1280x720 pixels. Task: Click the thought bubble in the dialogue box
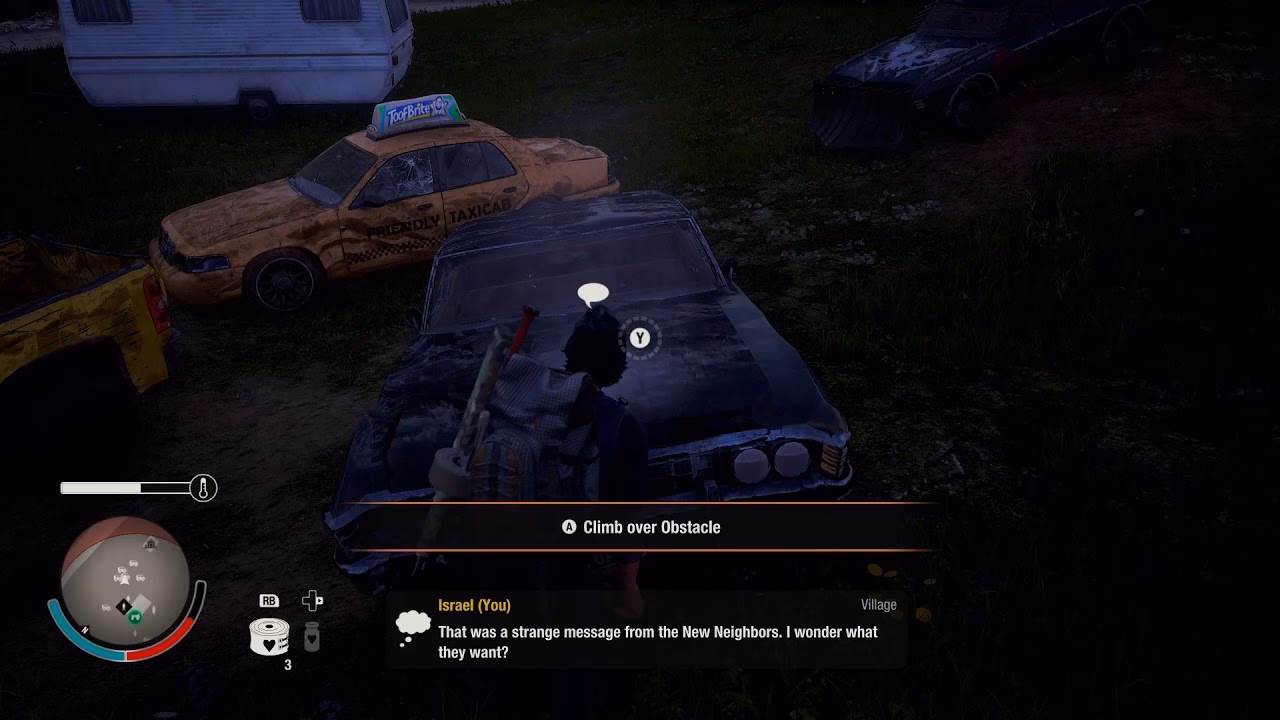tap(412, 625)
